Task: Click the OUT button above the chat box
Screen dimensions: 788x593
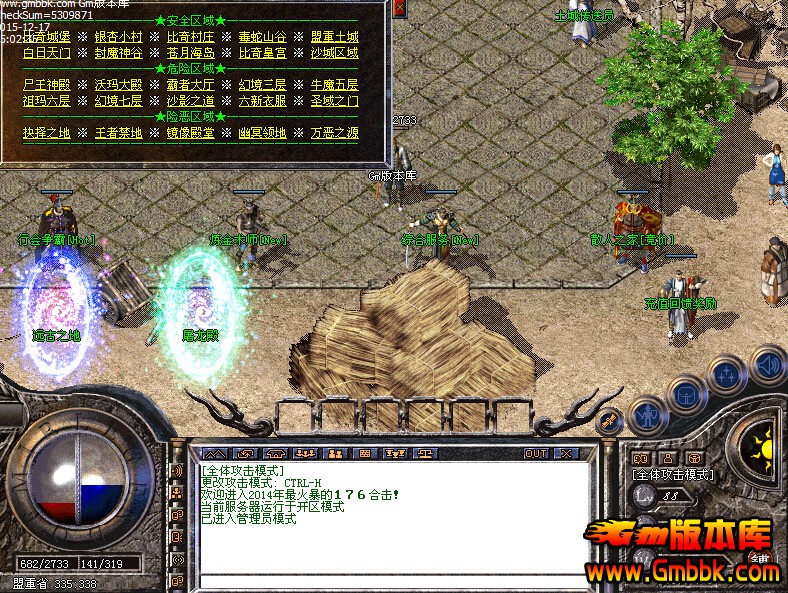Action: 536,453
